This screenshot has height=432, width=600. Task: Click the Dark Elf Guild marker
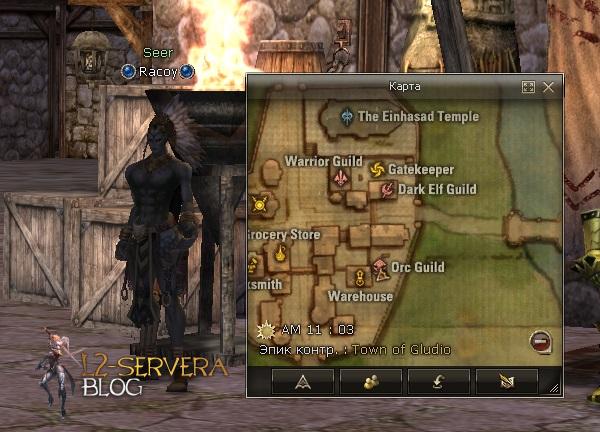(x=388, y=190)
